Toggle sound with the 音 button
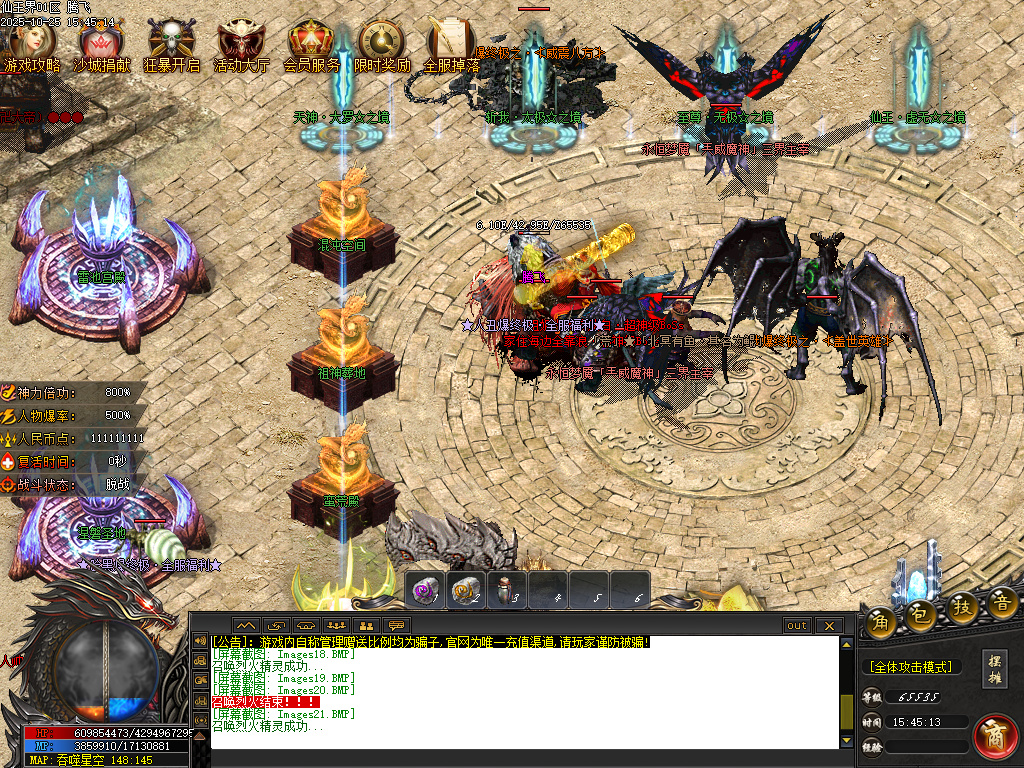This screenshot has width=1024, height=768. (1002, 603)
